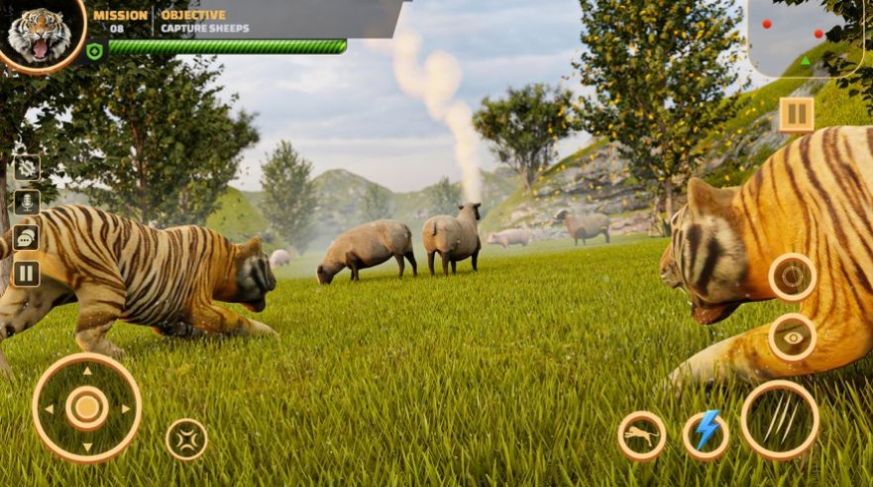Pause the game with the button beneath the minimap
The image size is (873, 487).
click(x=796, y=115)
